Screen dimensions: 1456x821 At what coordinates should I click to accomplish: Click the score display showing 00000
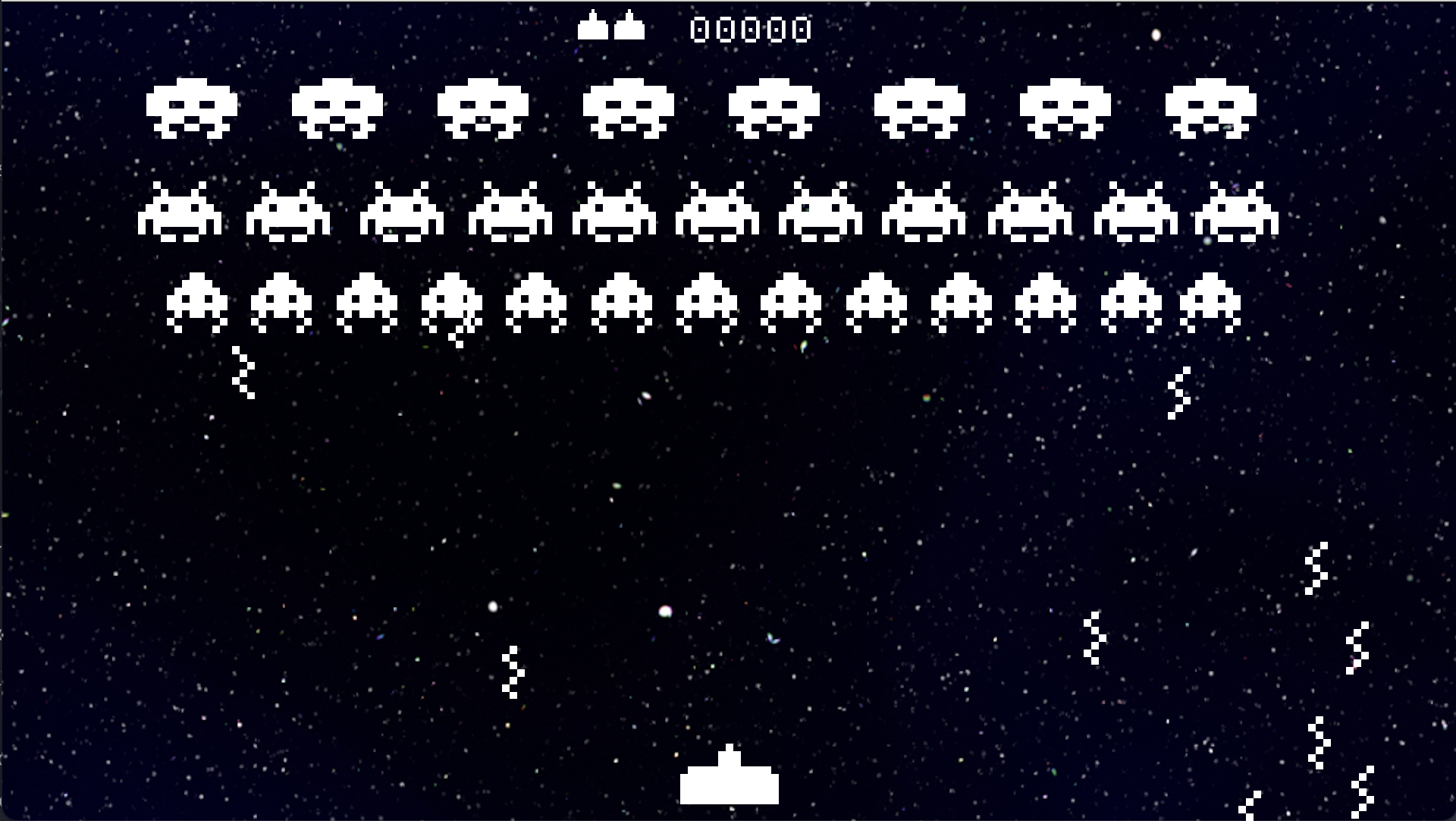[749, 29]
